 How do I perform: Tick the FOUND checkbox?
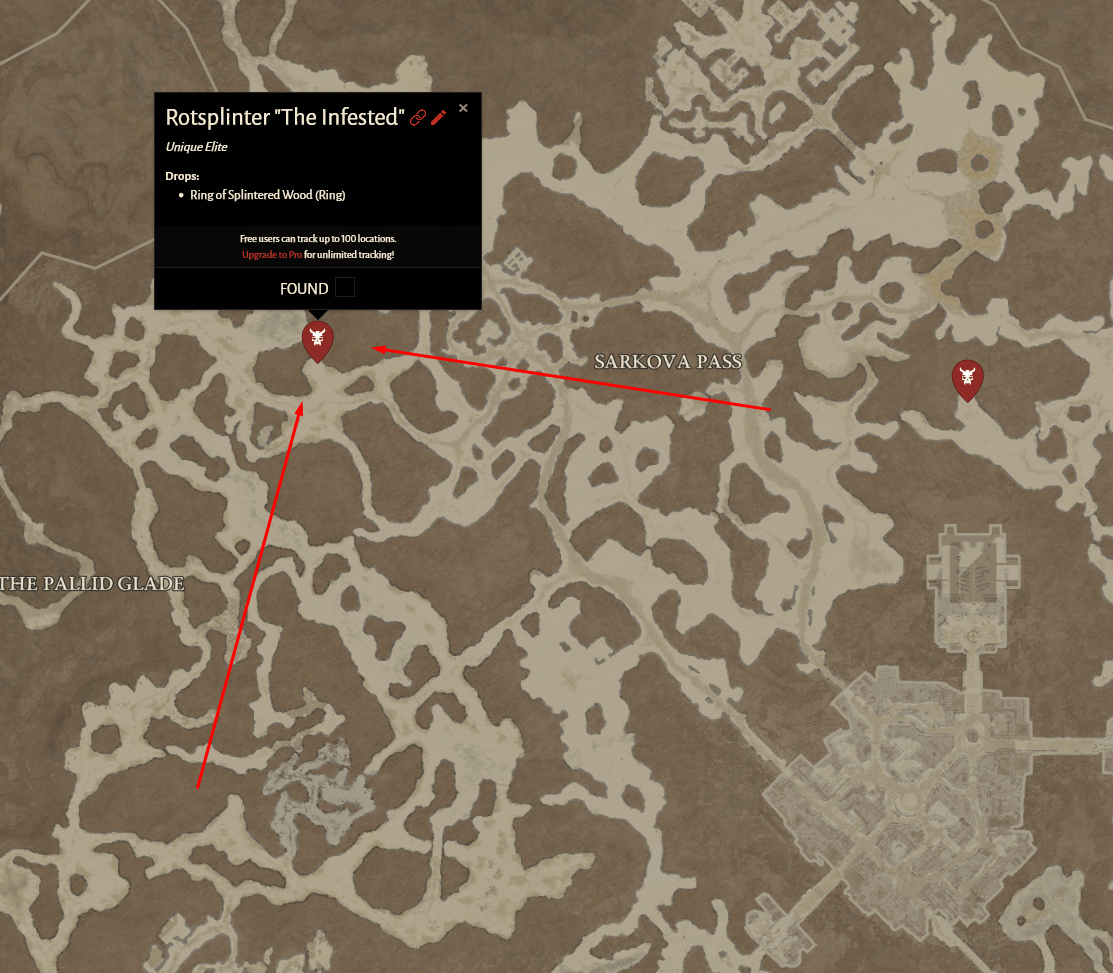click(x=344, y=288)
